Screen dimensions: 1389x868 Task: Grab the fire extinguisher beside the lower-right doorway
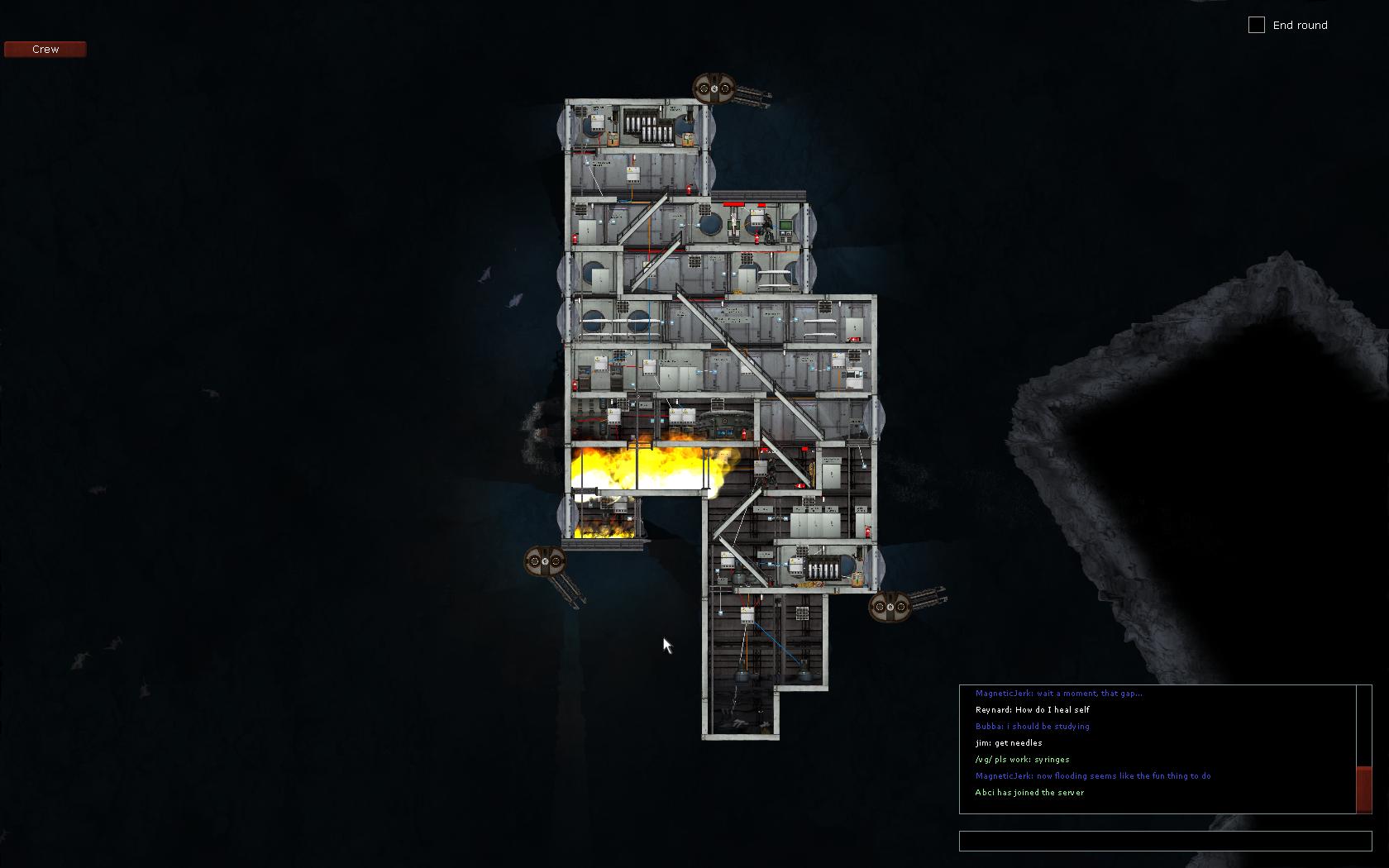[866, 532]
